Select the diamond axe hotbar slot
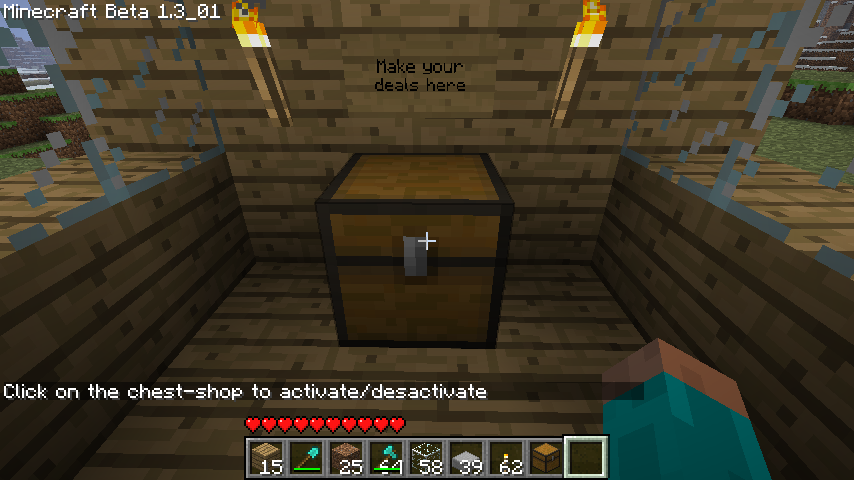 385,458
